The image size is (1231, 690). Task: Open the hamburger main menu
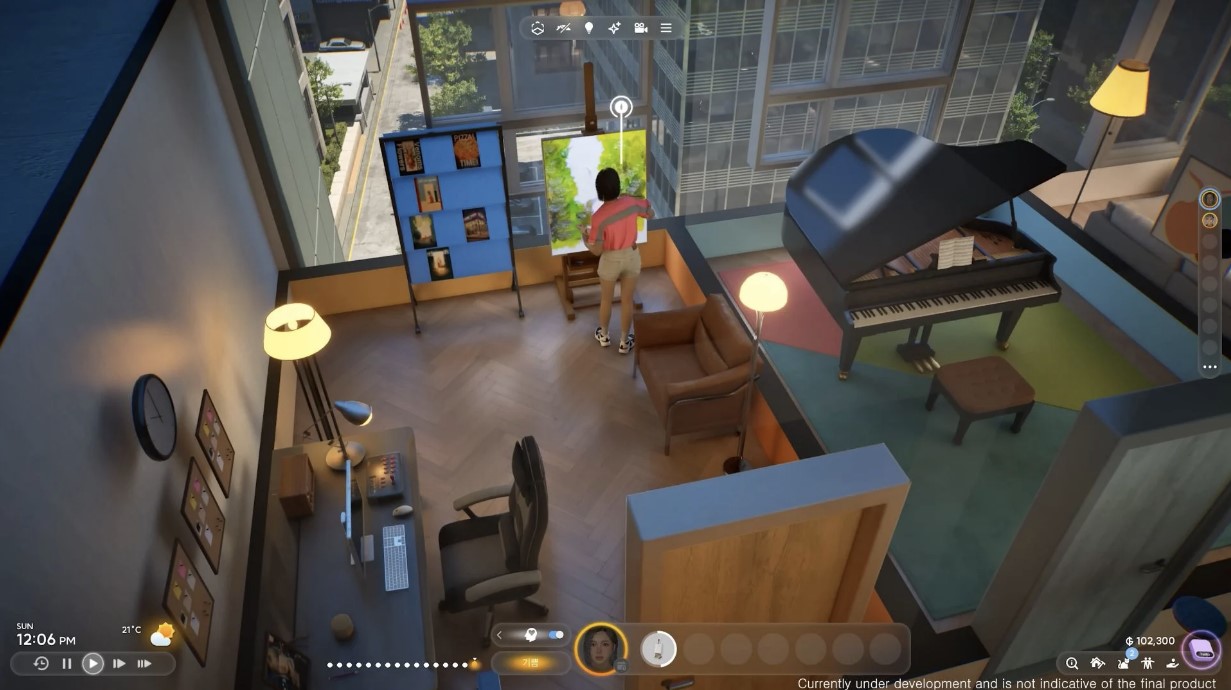coord(666,28)
